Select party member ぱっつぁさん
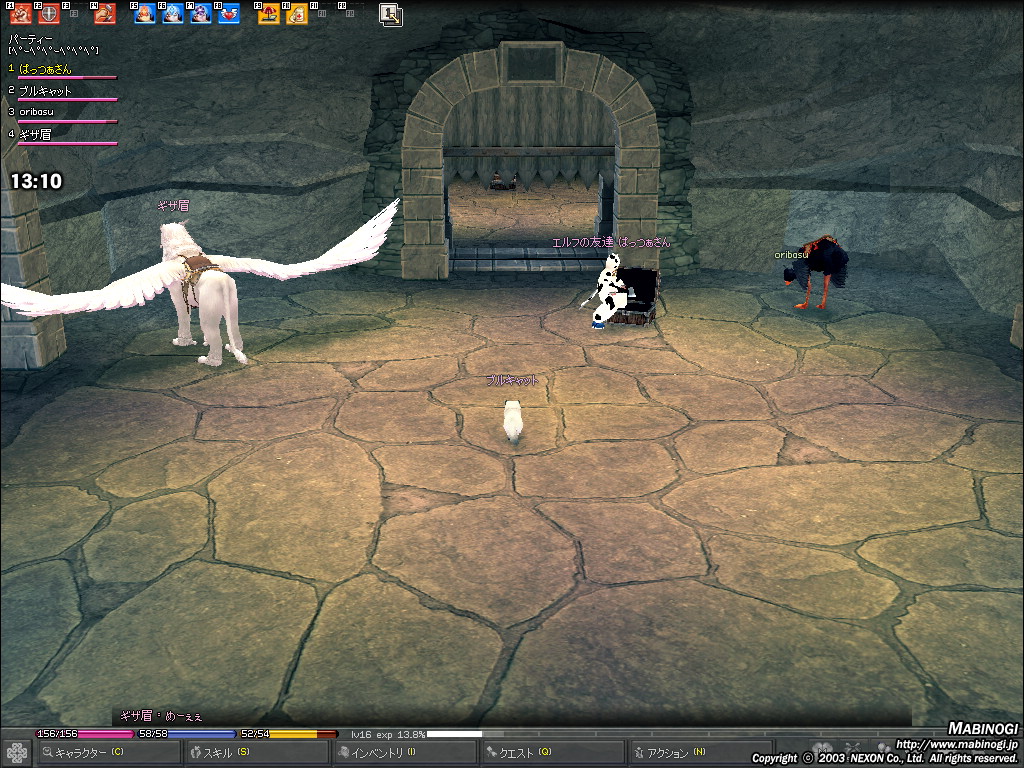1024x768 pixels. point(46,69)
